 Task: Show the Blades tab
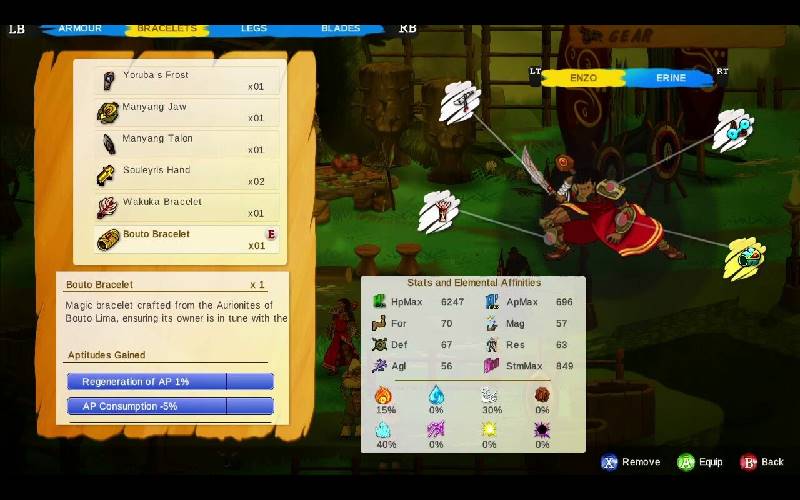(340, 28)
